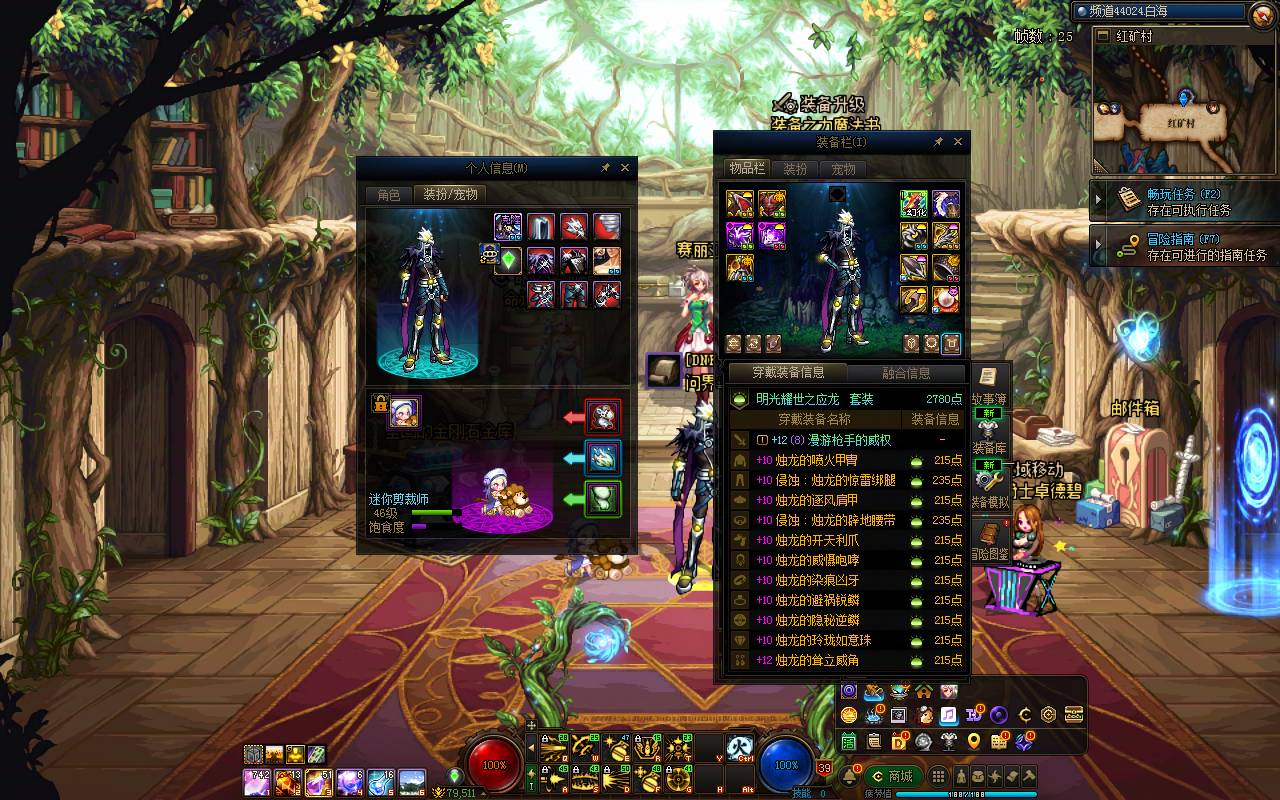
Task: Select the 装扮/宠物 tab
Action: pyautogui.click(x=450, y=195)
